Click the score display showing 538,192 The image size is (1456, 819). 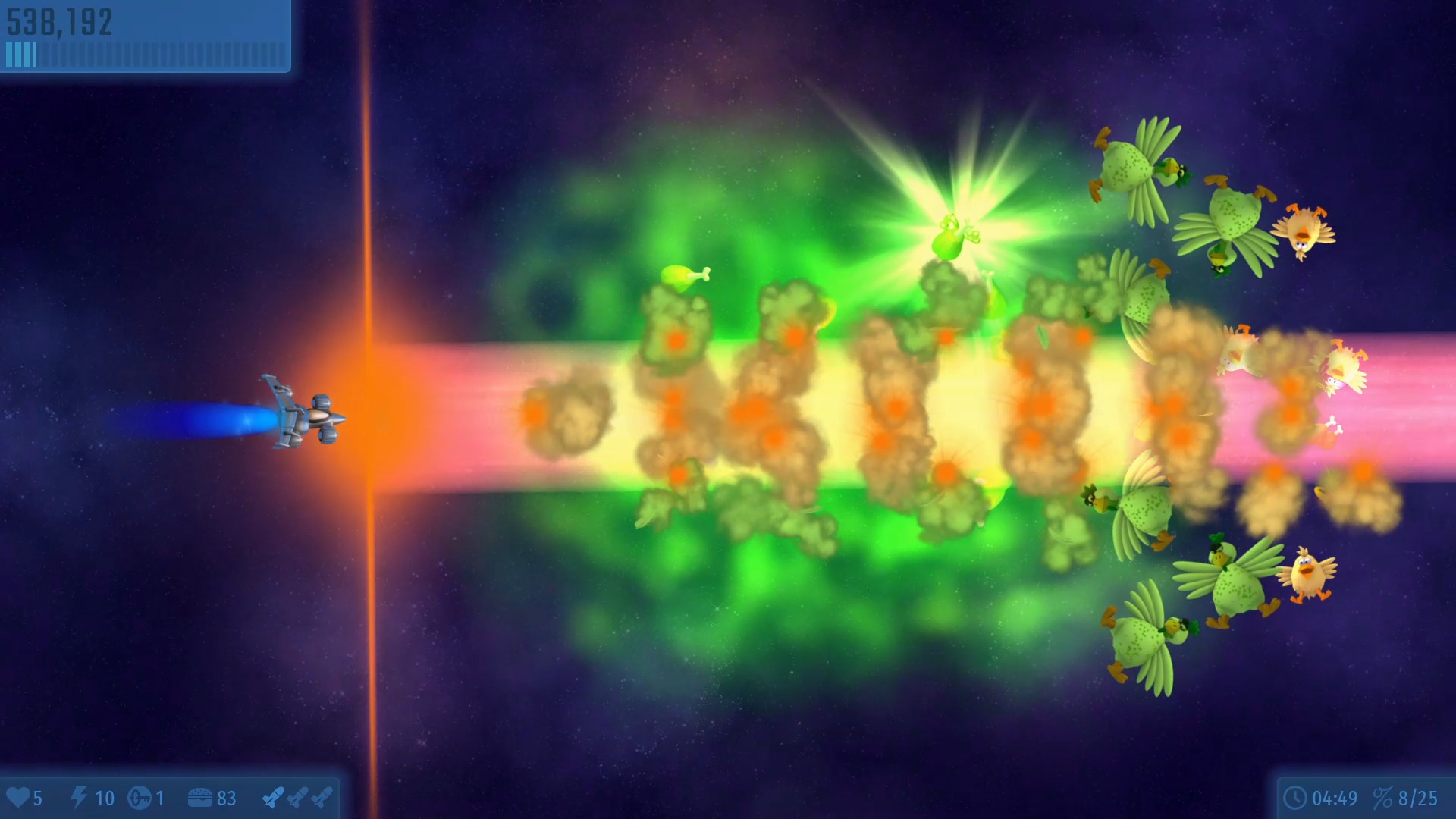click(x=59, y=23)
